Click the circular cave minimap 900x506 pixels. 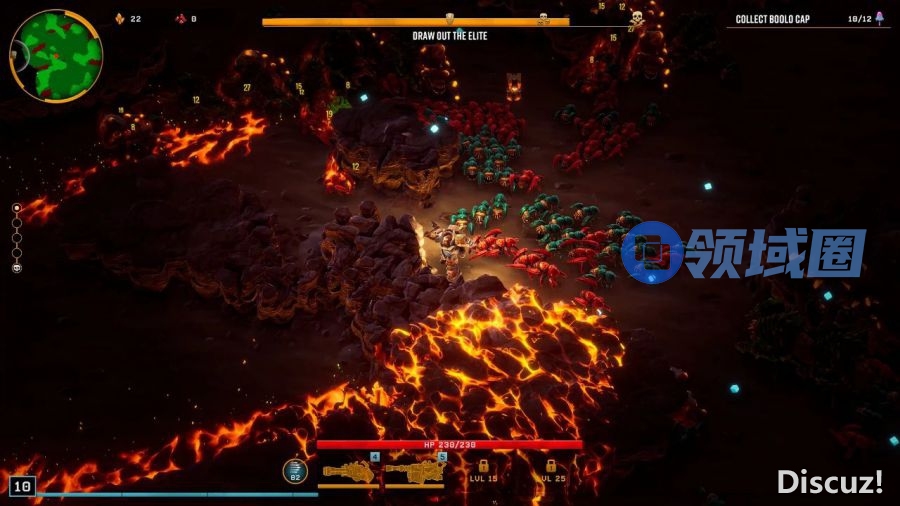tap(56, 55)
